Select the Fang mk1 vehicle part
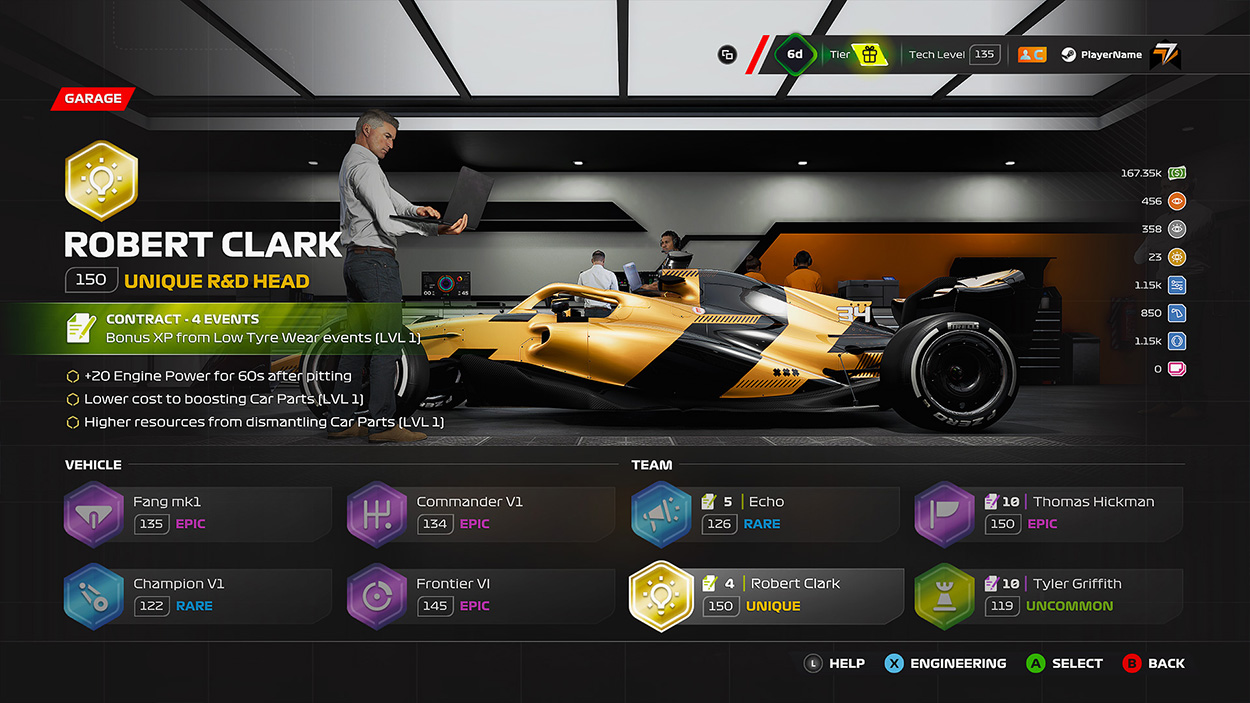The width and height of the screenshot is (1250, 703). (x=197, y=513)
